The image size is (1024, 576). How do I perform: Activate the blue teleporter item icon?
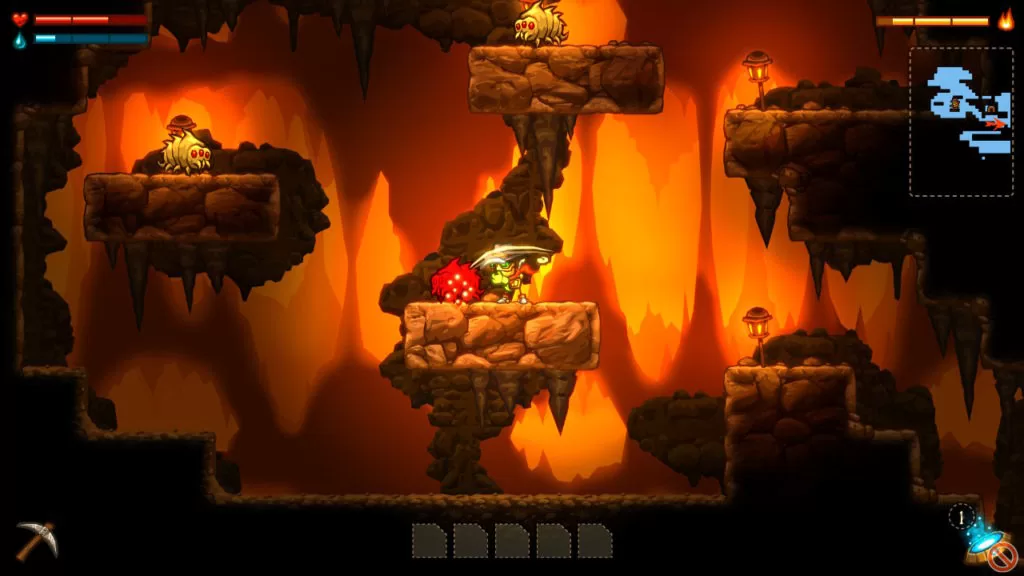point(980,541)
